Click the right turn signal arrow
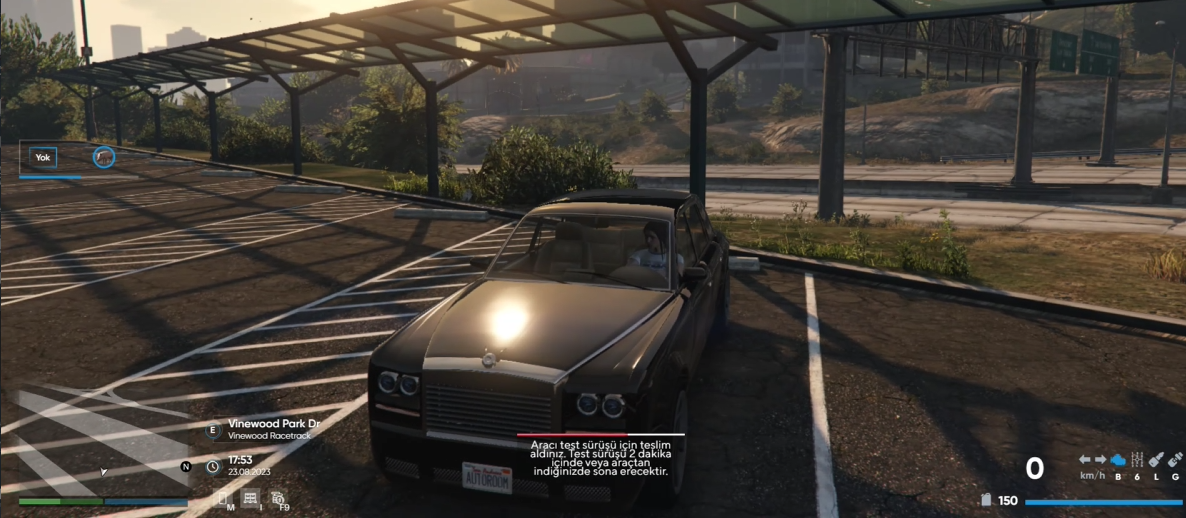1186x518 pixels. (x=1100, y=460)
